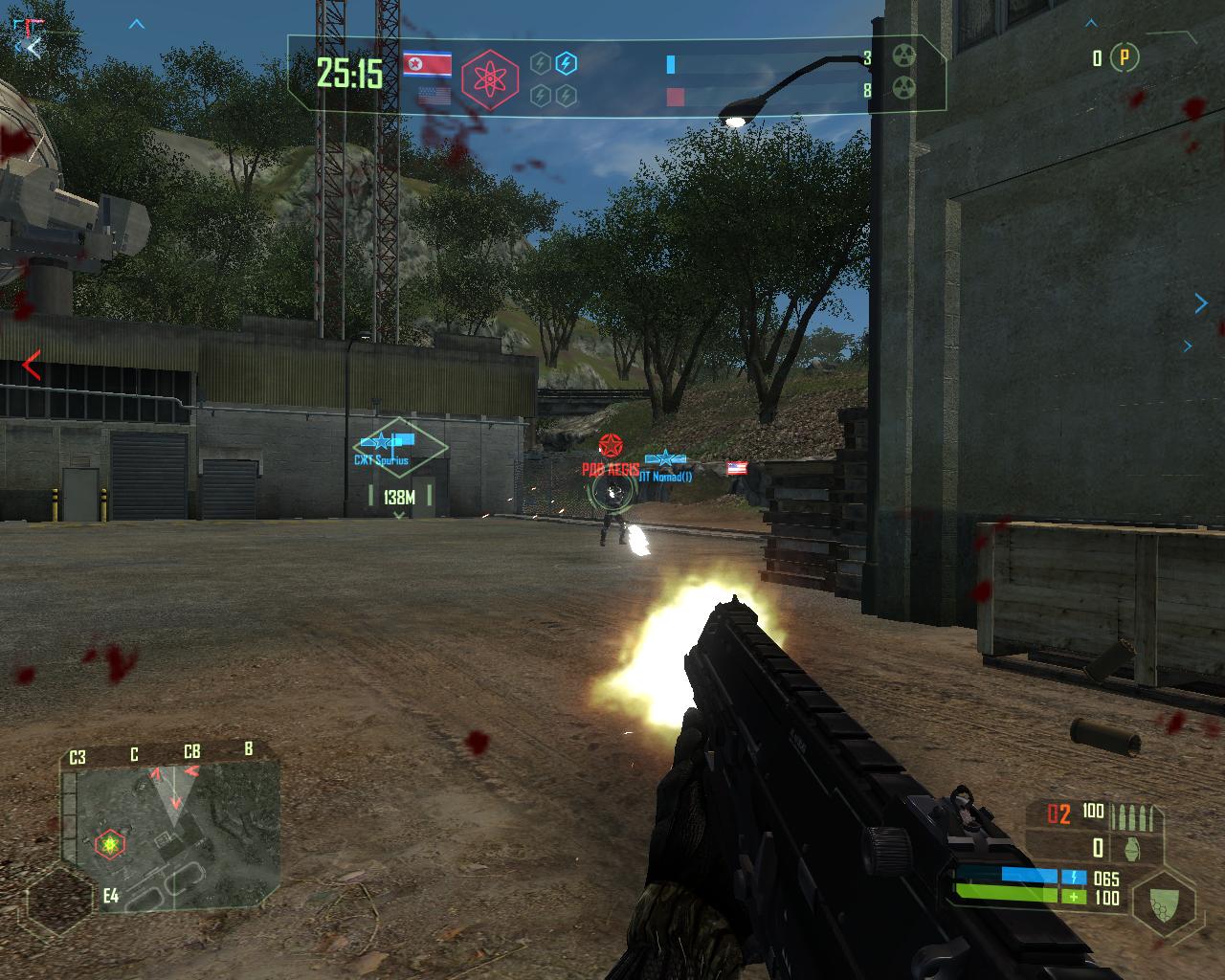Select the red hexagon marker on minimap
Image resolution: width=1225 pixels, height=980 pixels.
(110, 844)
